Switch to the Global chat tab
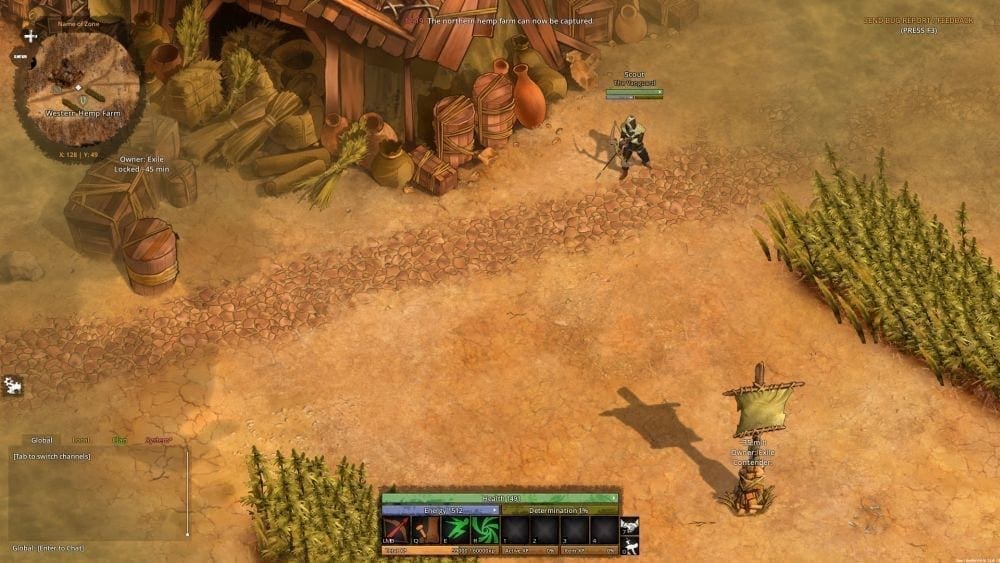Viewport: 1000px width, 563px height. click(42, 440)
